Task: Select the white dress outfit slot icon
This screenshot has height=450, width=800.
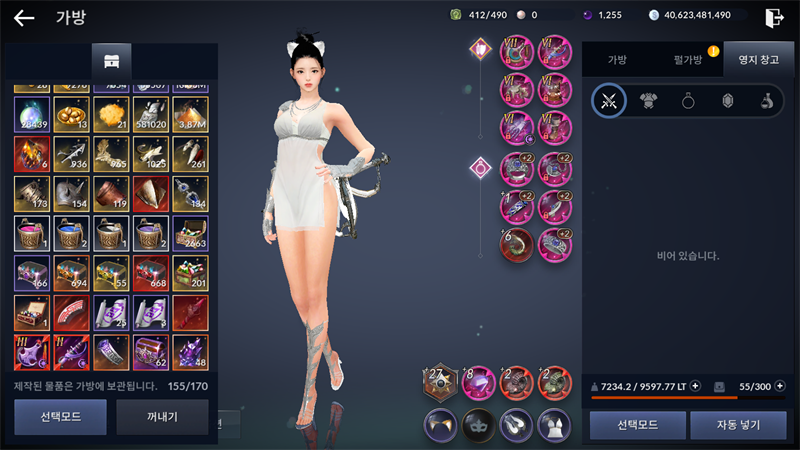Action: pyautogui.click(x=554, y=425)
